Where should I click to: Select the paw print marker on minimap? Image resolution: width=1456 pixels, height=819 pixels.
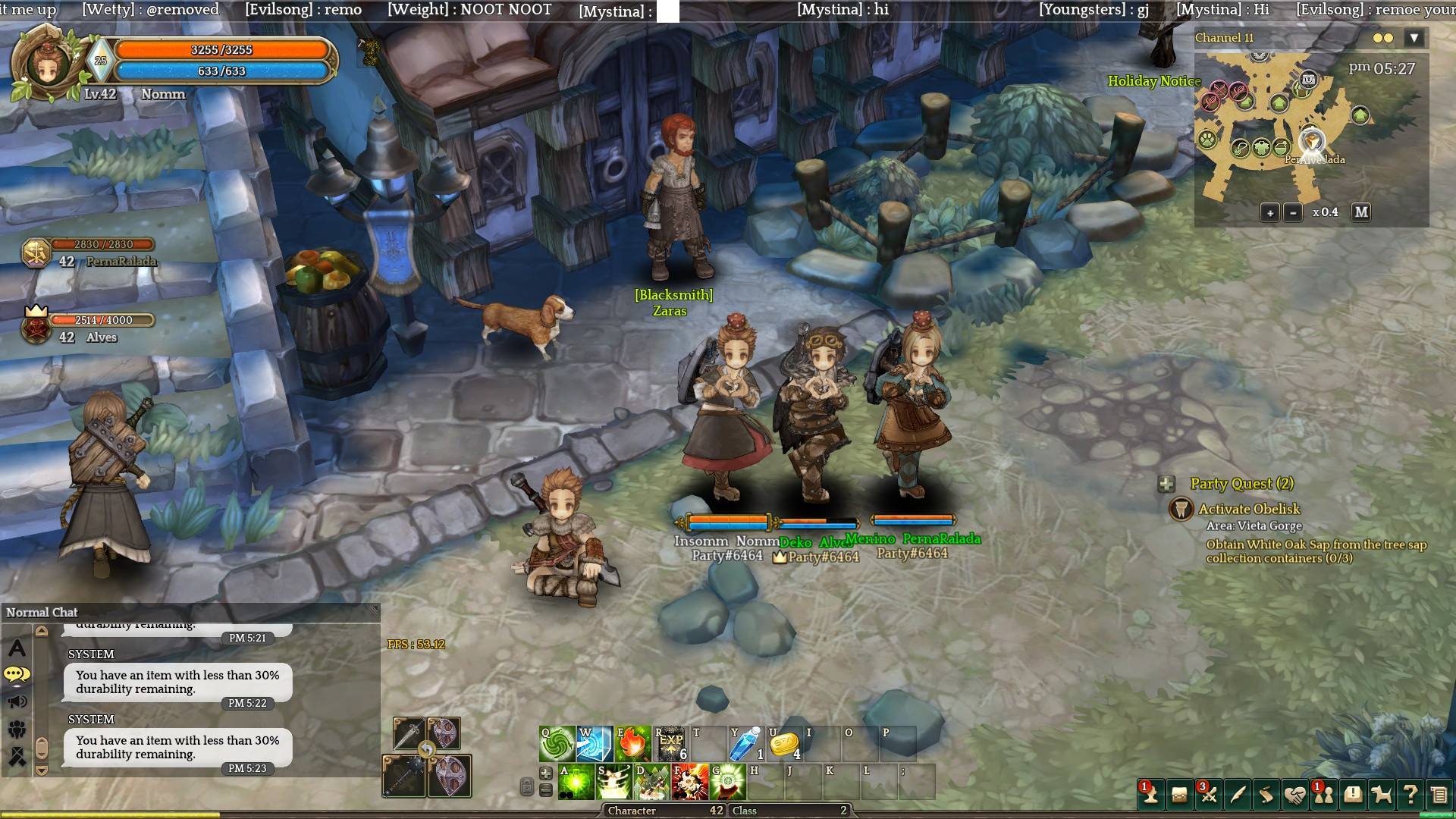tap(1207, 140)
